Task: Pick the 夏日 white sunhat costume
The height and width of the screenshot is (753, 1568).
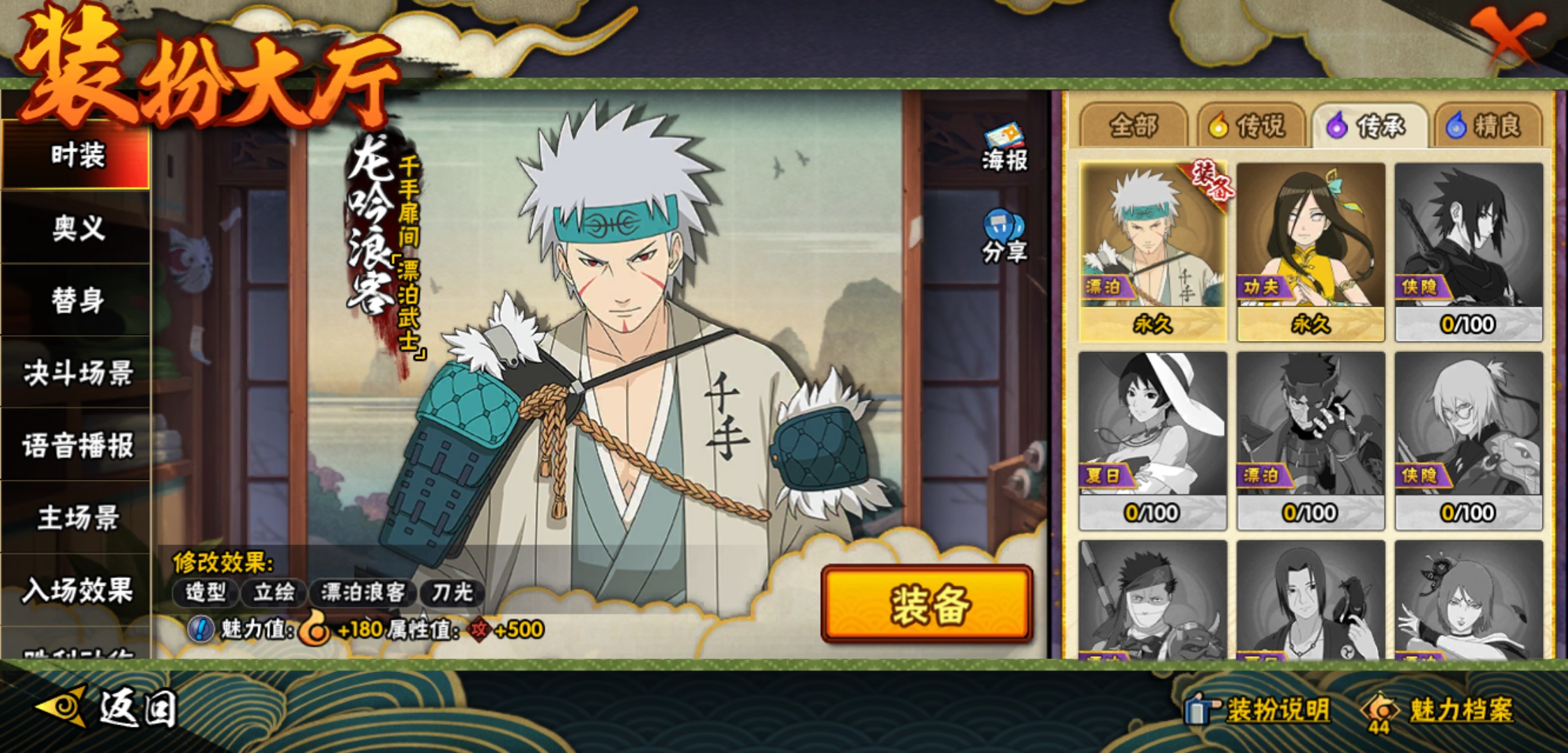Action: pyautogui.click(x=1152, y=441)
